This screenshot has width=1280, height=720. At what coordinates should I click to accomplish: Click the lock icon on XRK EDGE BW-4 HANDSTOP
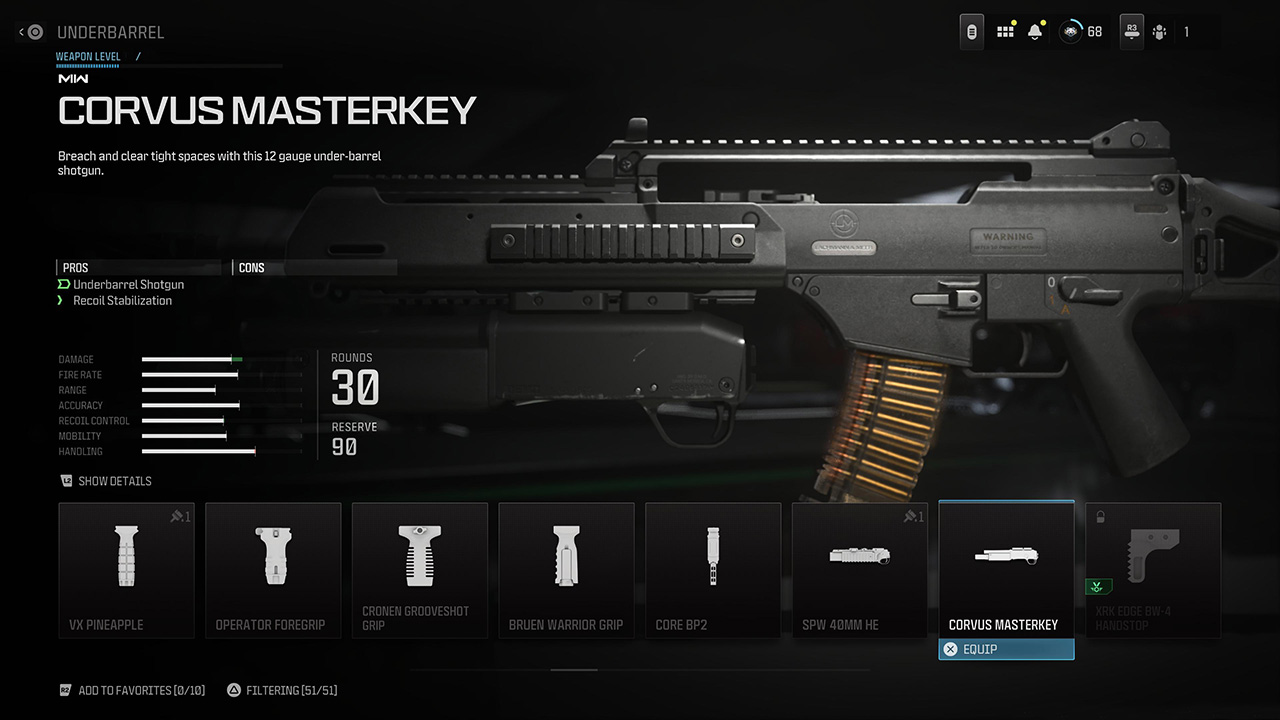click(x=1100, y=516)
